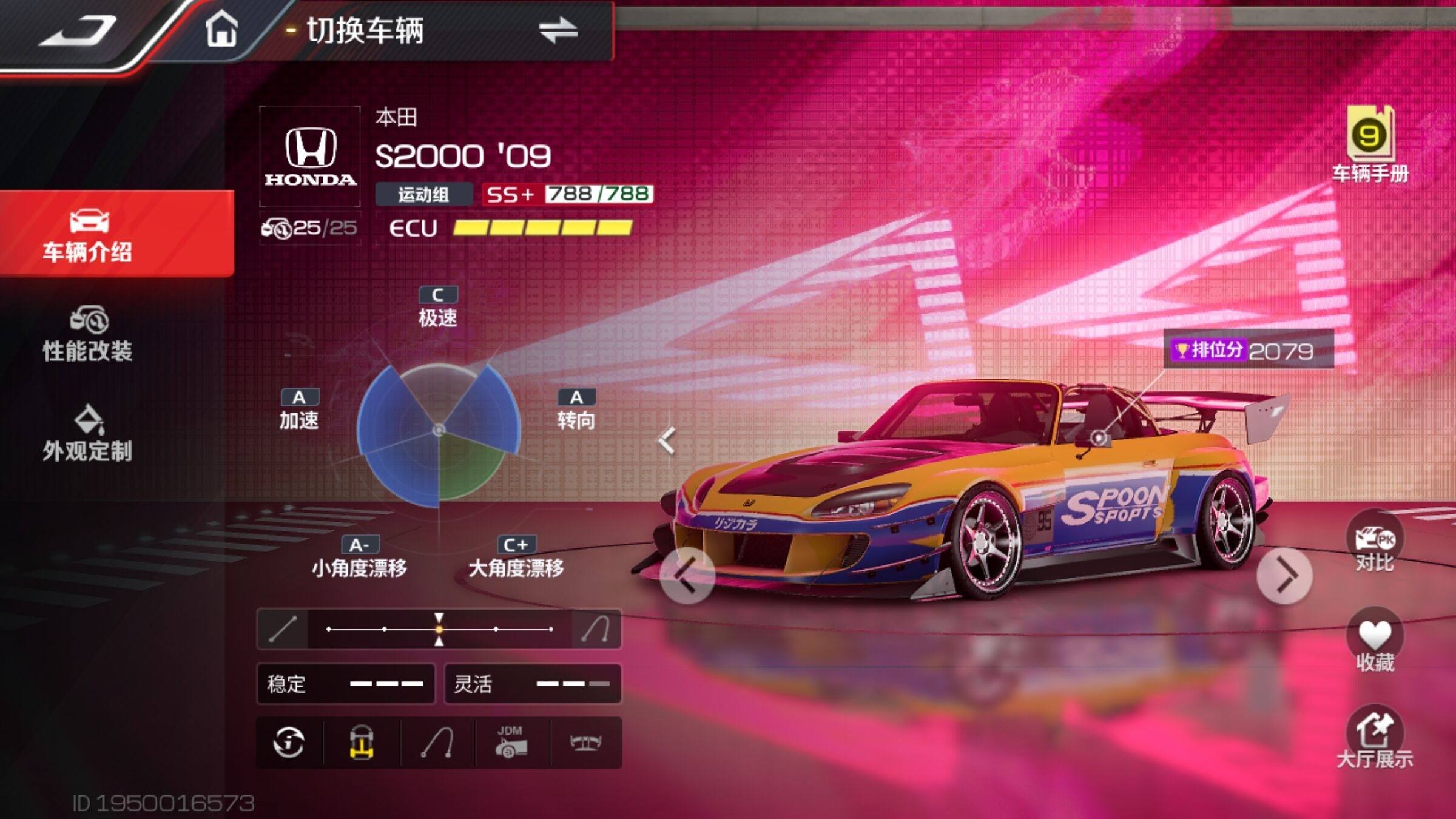Show the next car with right arrow
Screen dimensions: 1456x819
pos(1284,575)
